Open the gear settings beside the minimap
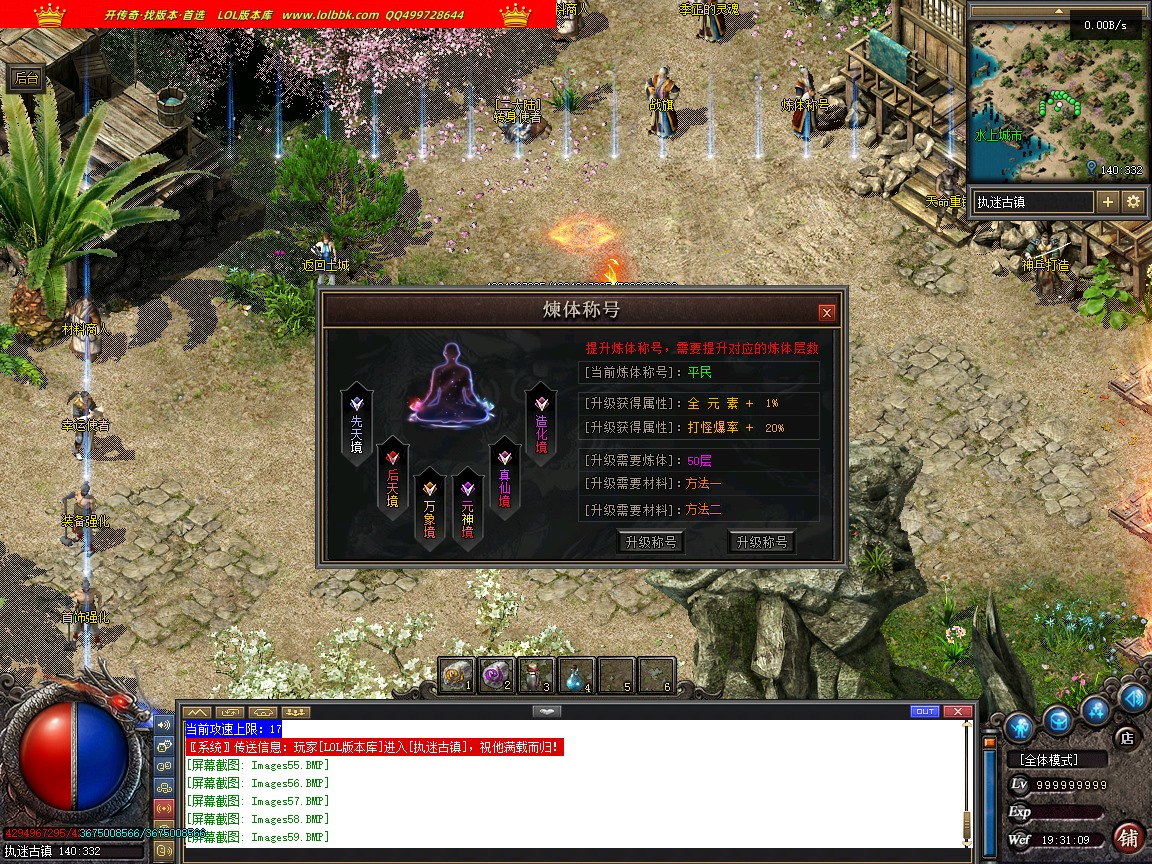 (1133, 202)
